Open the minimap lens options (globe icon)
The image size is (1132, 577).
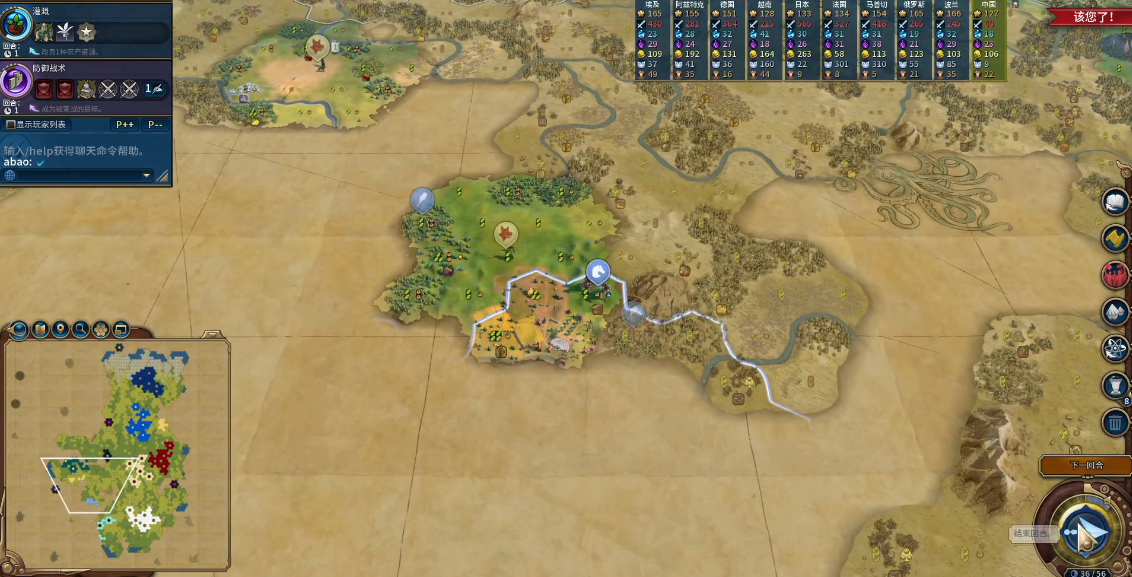(x=21, y=329)
